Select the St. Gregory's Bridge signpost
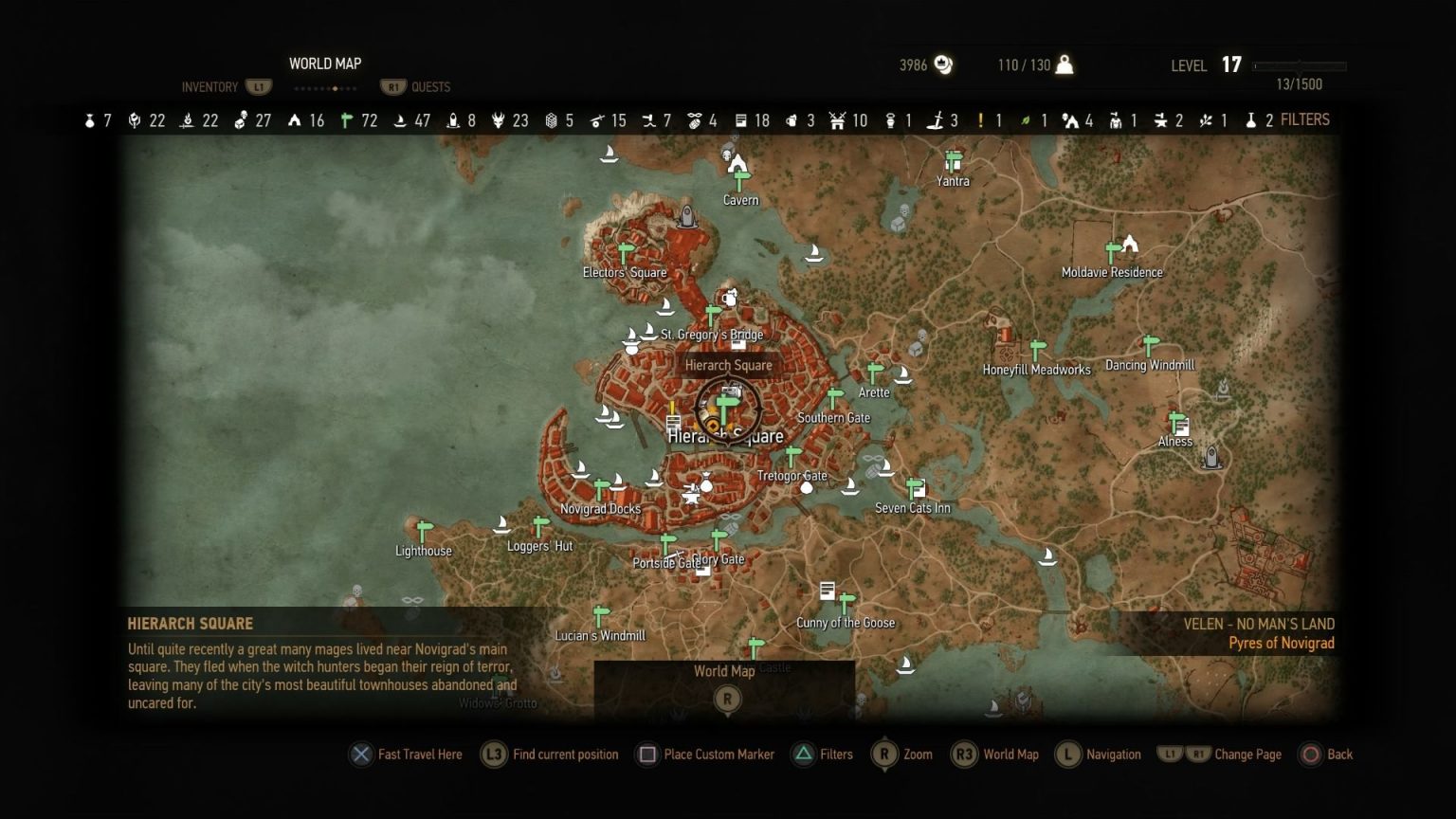1456x819 pixels. pyautogui.click(x=714, y=316)
